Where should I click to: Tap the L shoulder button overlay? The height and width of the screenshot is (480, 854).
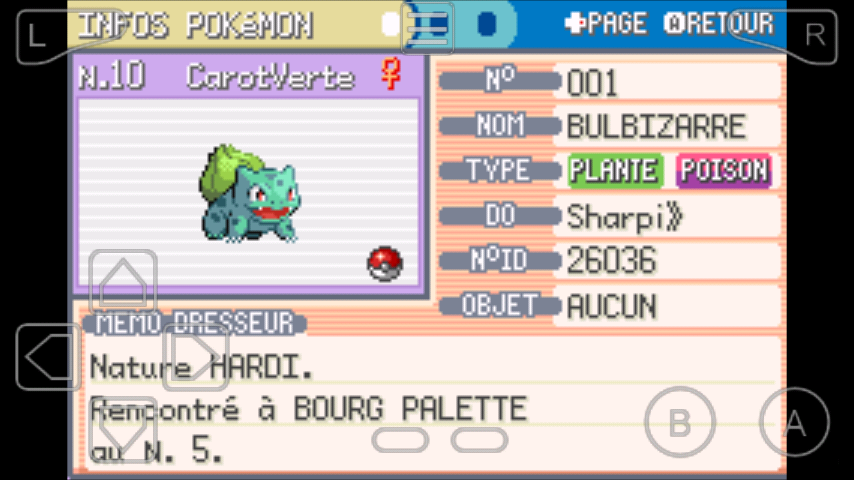pos(40,35)
